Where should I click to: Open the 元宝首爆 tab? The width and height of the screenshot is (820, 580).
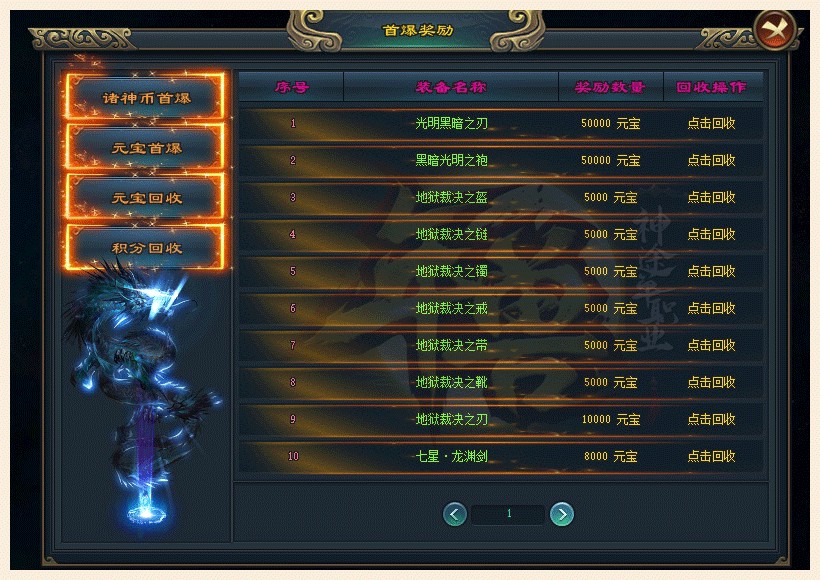click(146, 148)
